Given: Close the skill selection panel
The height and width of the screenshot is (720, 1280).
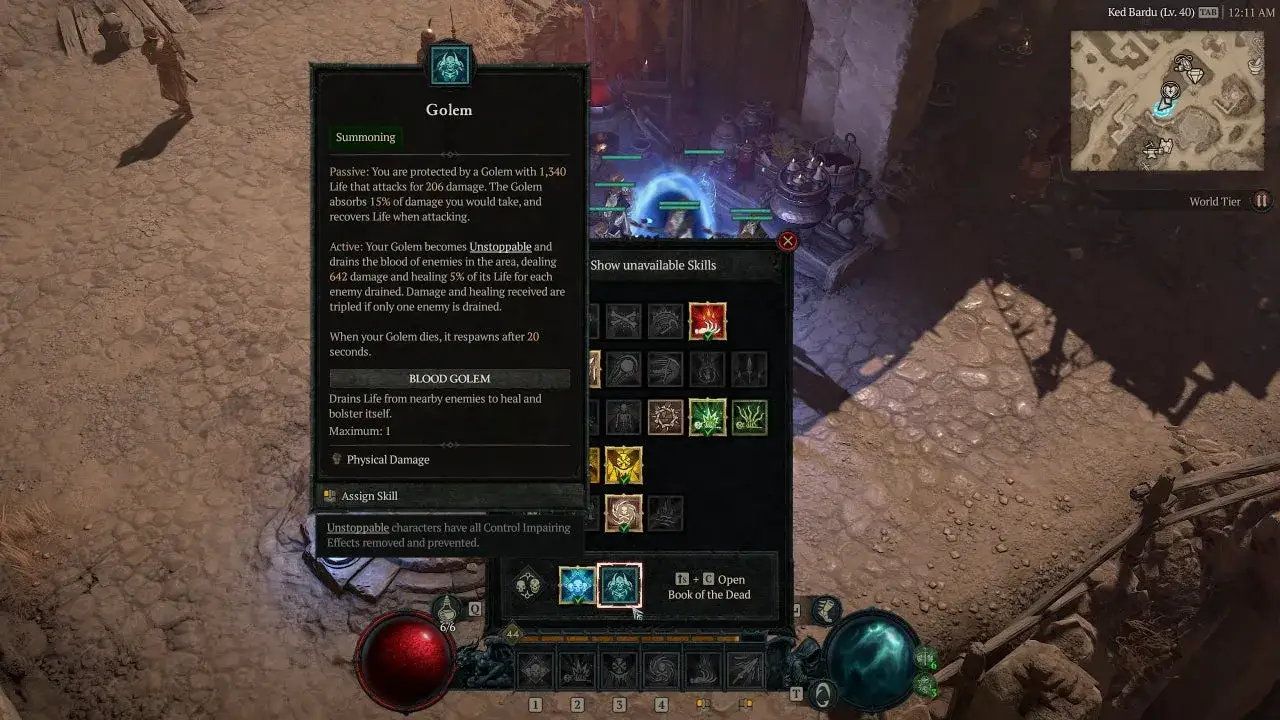Looking at the screenshot, I should click(x=789, y=240).
